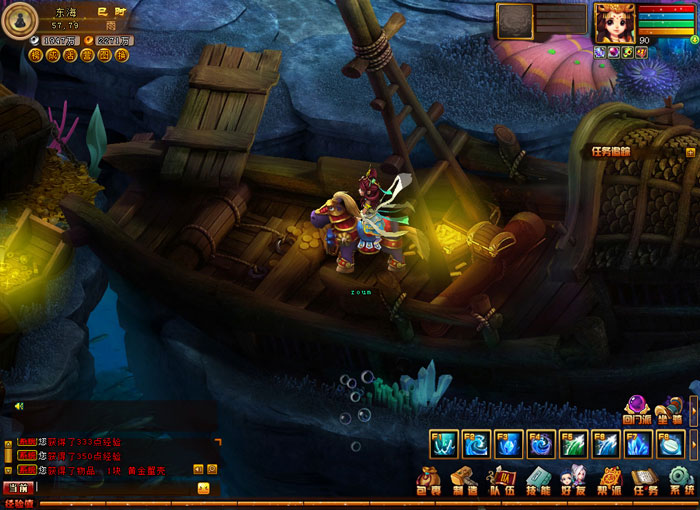This screenshot has height=510, width=700.
Task: Click the player portrait avatar
Action: coord(614,22)
